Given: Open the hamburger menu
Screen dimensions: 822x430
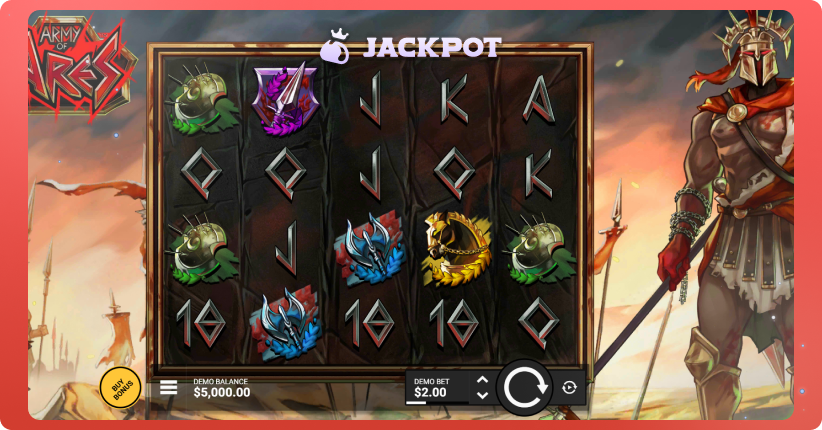Looking at the screenshot, I should point(169,387).
